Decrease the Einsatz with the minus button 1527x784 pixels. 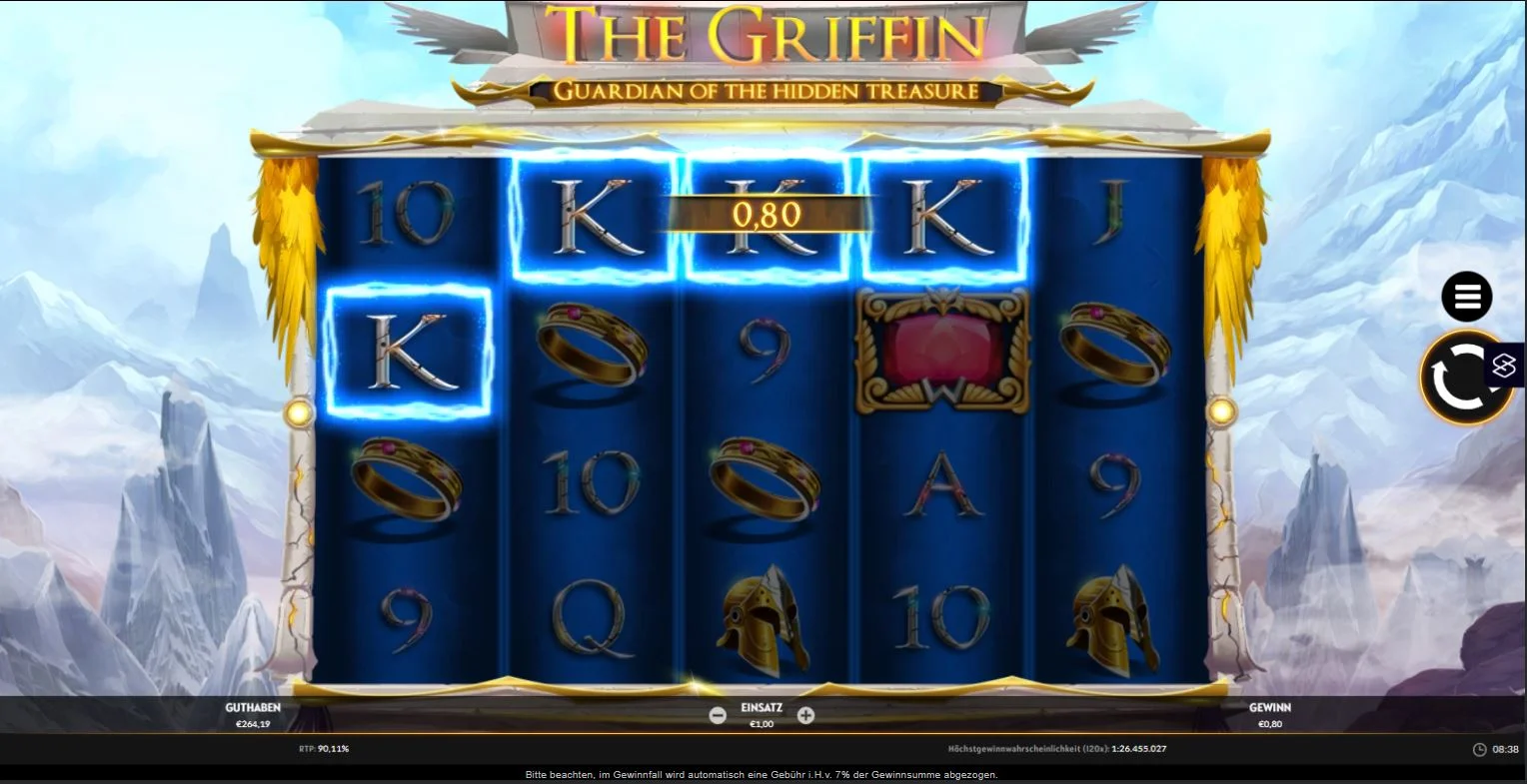point(718,715)
